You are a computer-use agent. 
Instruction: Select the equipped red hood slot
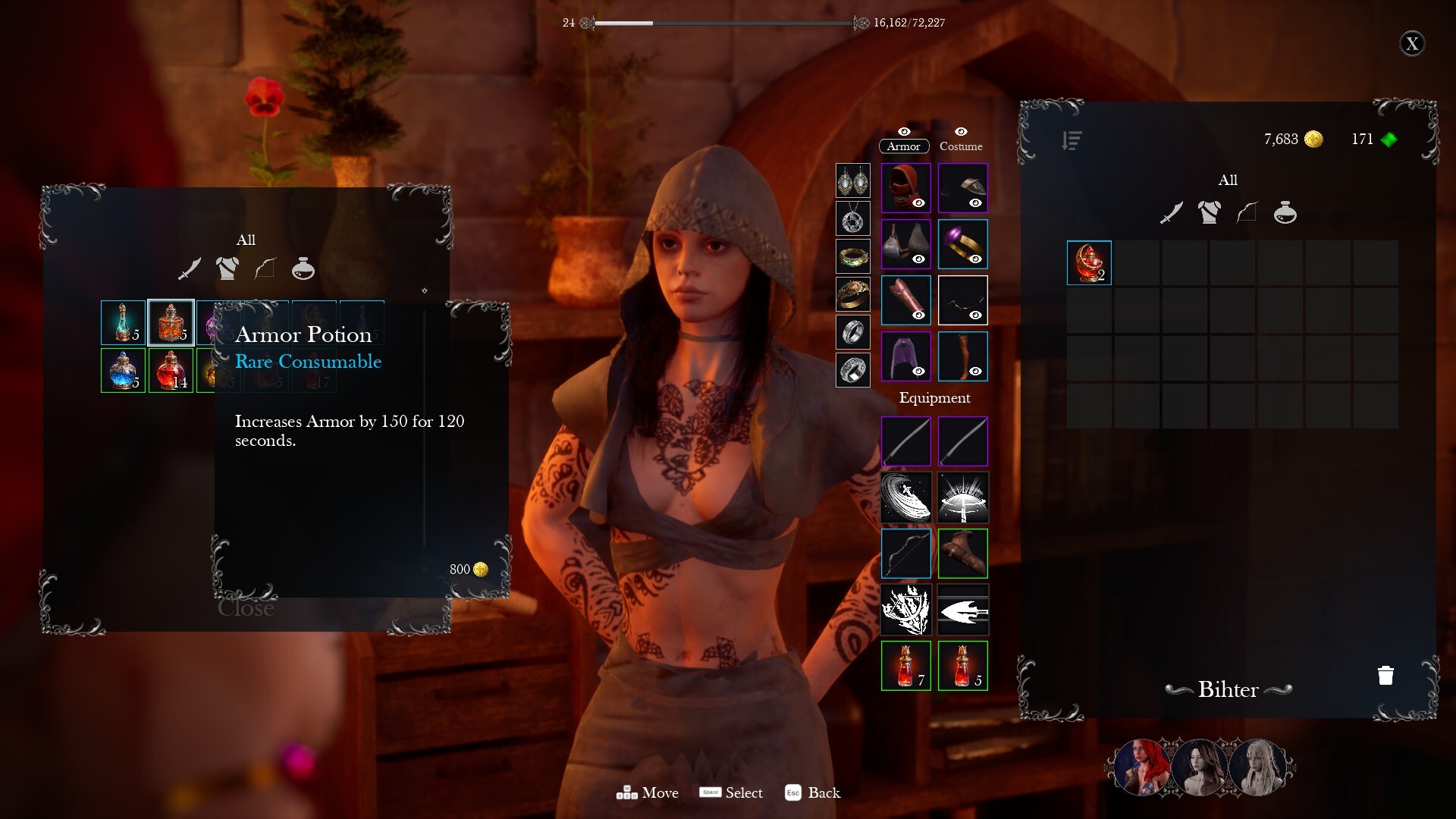click(905, 187)
